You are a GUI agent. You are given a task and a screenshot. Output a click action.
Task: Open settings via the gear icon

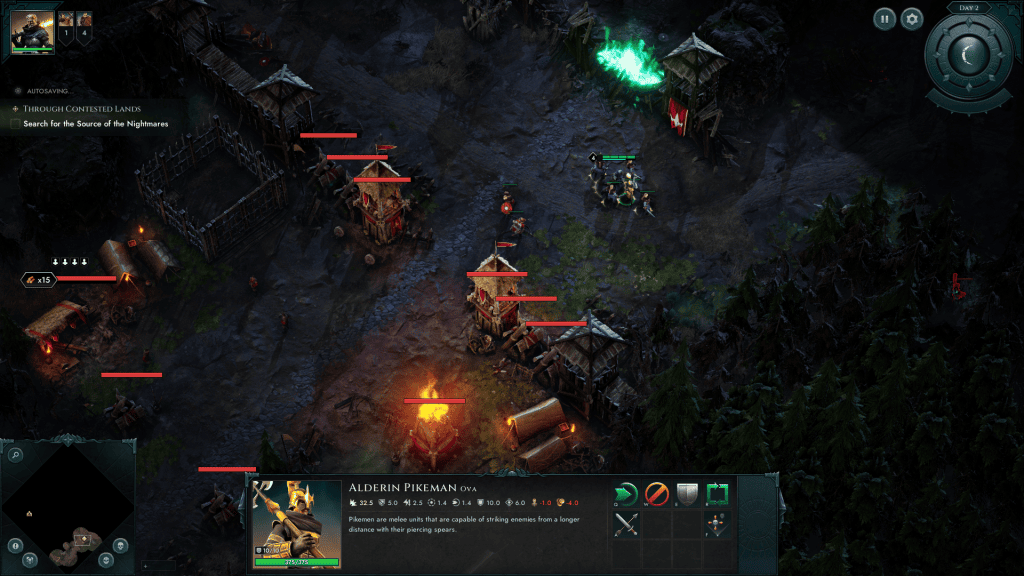tap(911, 18)
